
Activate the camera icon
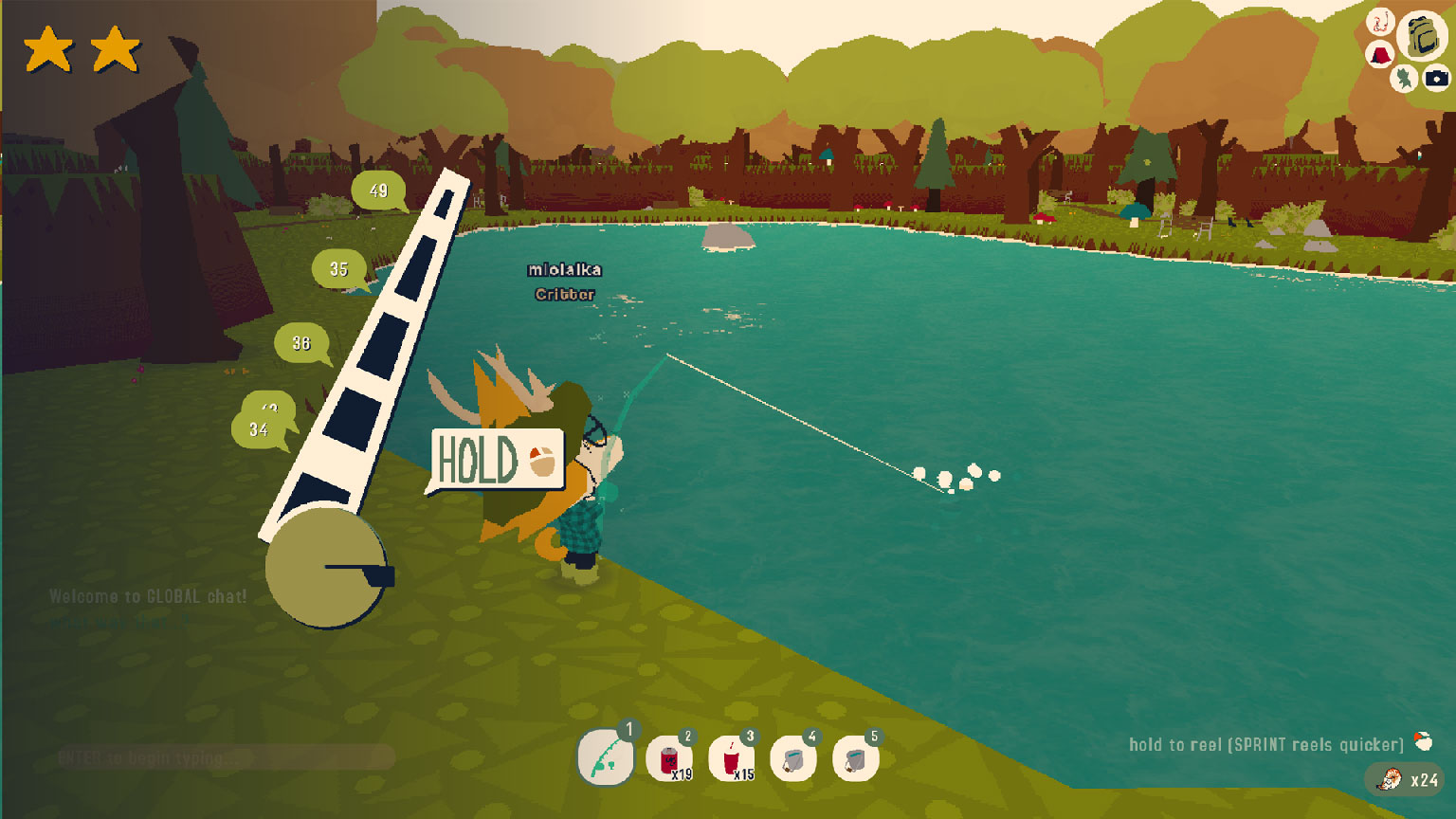[1436, 78]
